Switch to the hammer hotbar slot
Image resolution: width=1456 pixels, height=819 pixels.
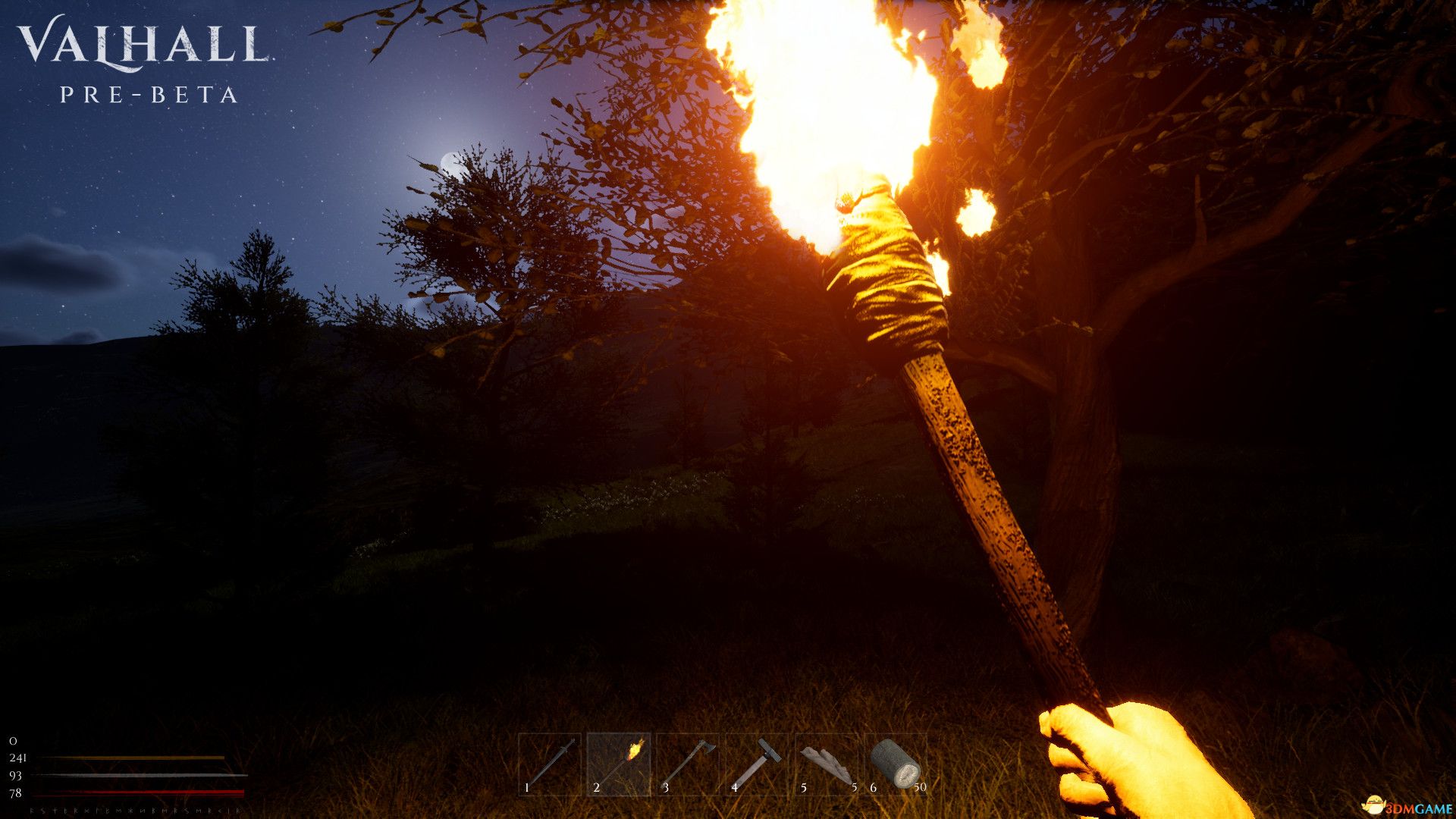click(757, 764)
